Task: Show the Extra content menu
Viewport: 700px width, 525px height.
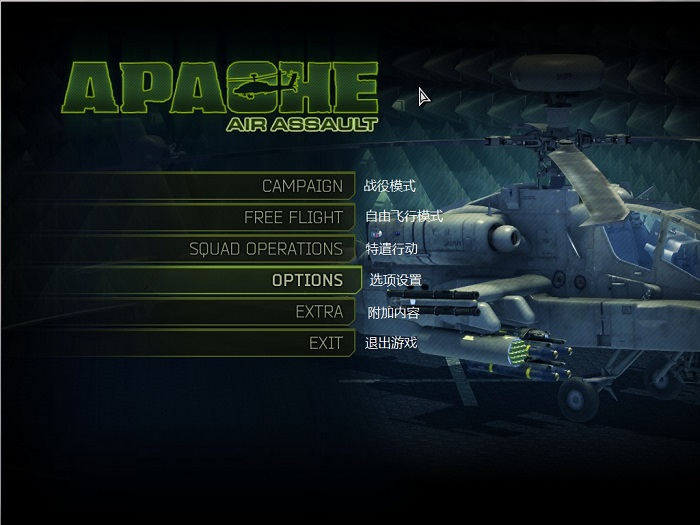Action: pyautogui.click(x=319, y=312)
